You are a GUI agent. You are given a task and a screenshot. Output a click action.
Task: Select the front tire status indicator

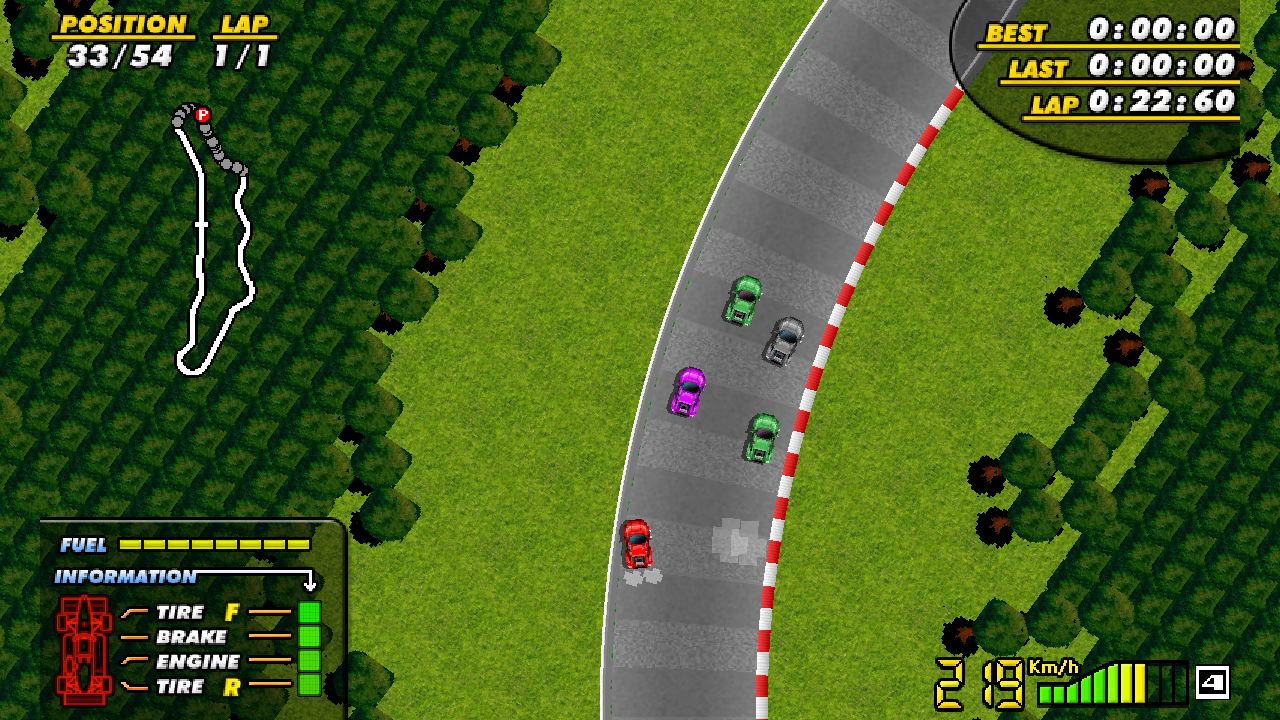tap(309, 612)
